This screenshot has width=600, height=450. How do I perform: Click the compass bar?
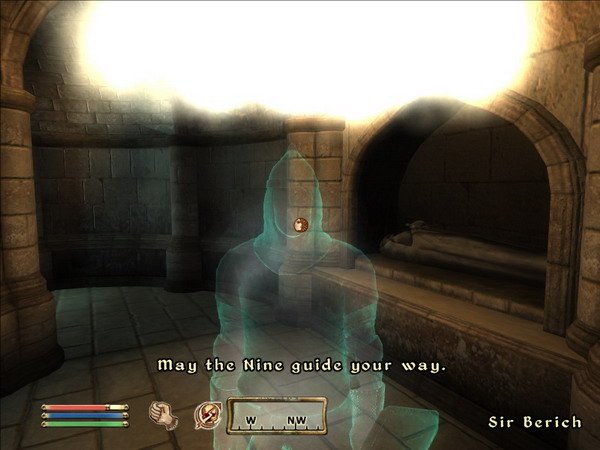point(277,415)
